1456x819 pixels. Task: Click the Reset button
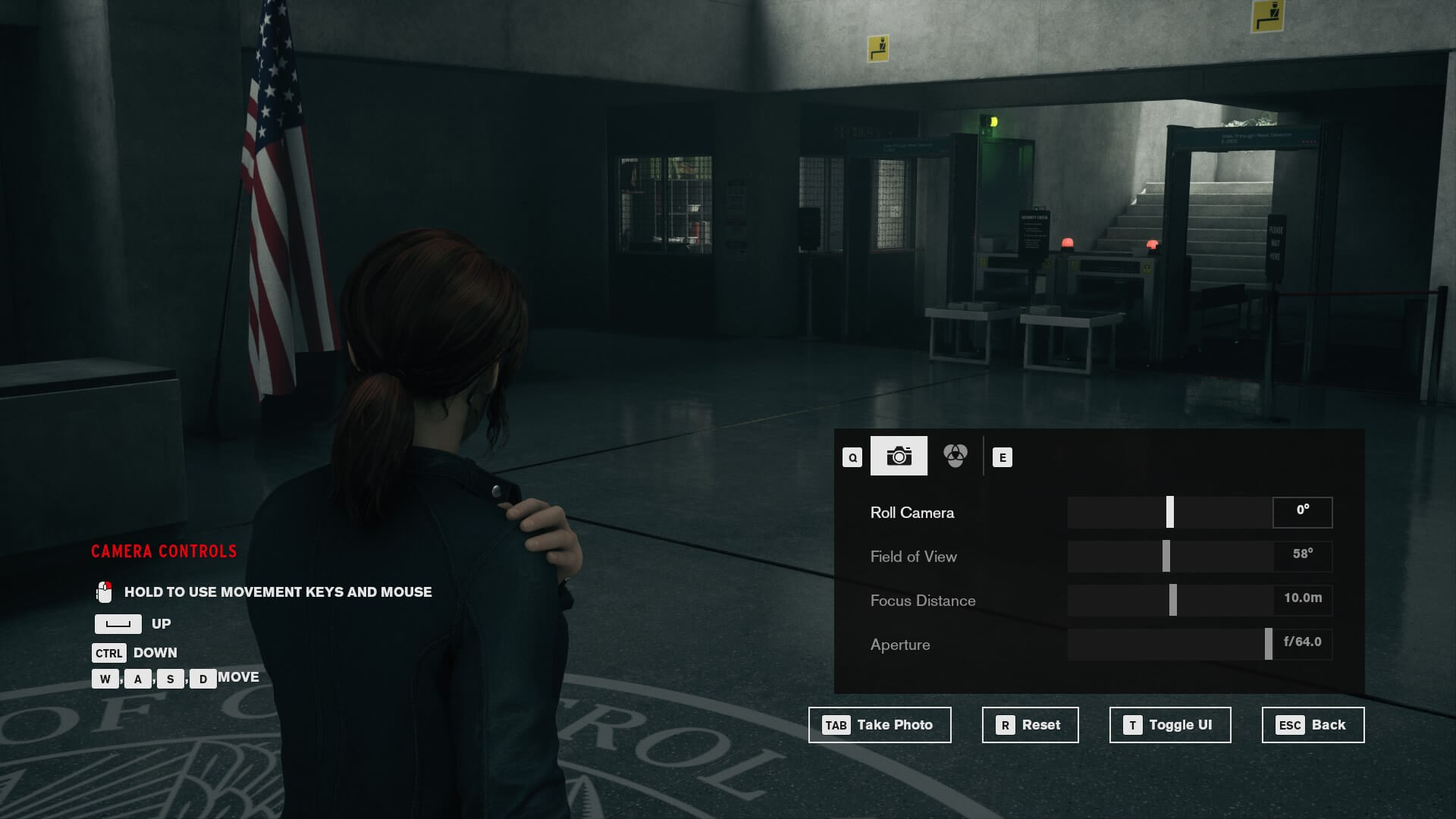coord(1030,725)
